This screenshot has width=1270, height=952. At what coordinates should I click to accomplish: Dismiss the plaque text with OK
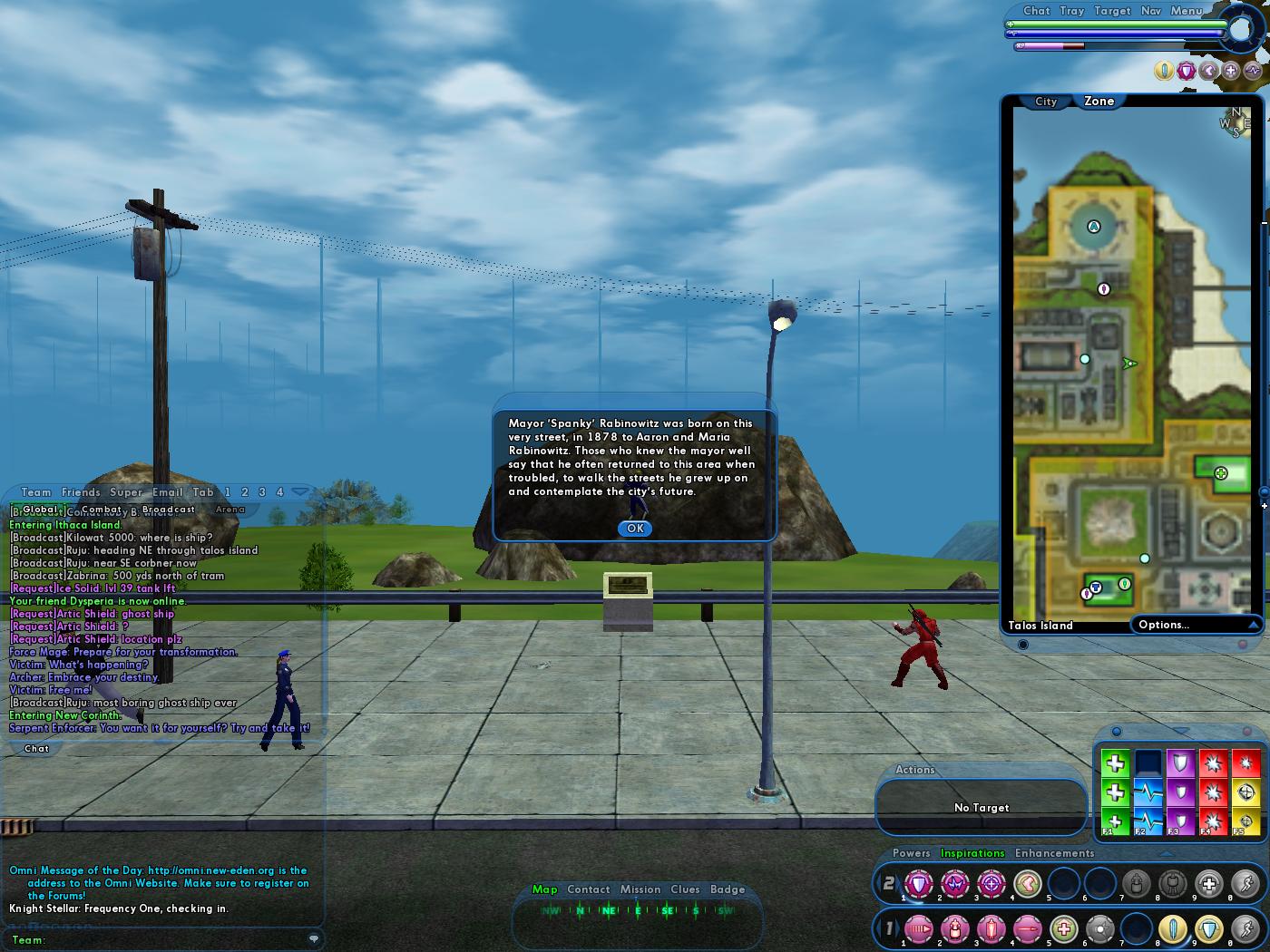coord(635,528)
